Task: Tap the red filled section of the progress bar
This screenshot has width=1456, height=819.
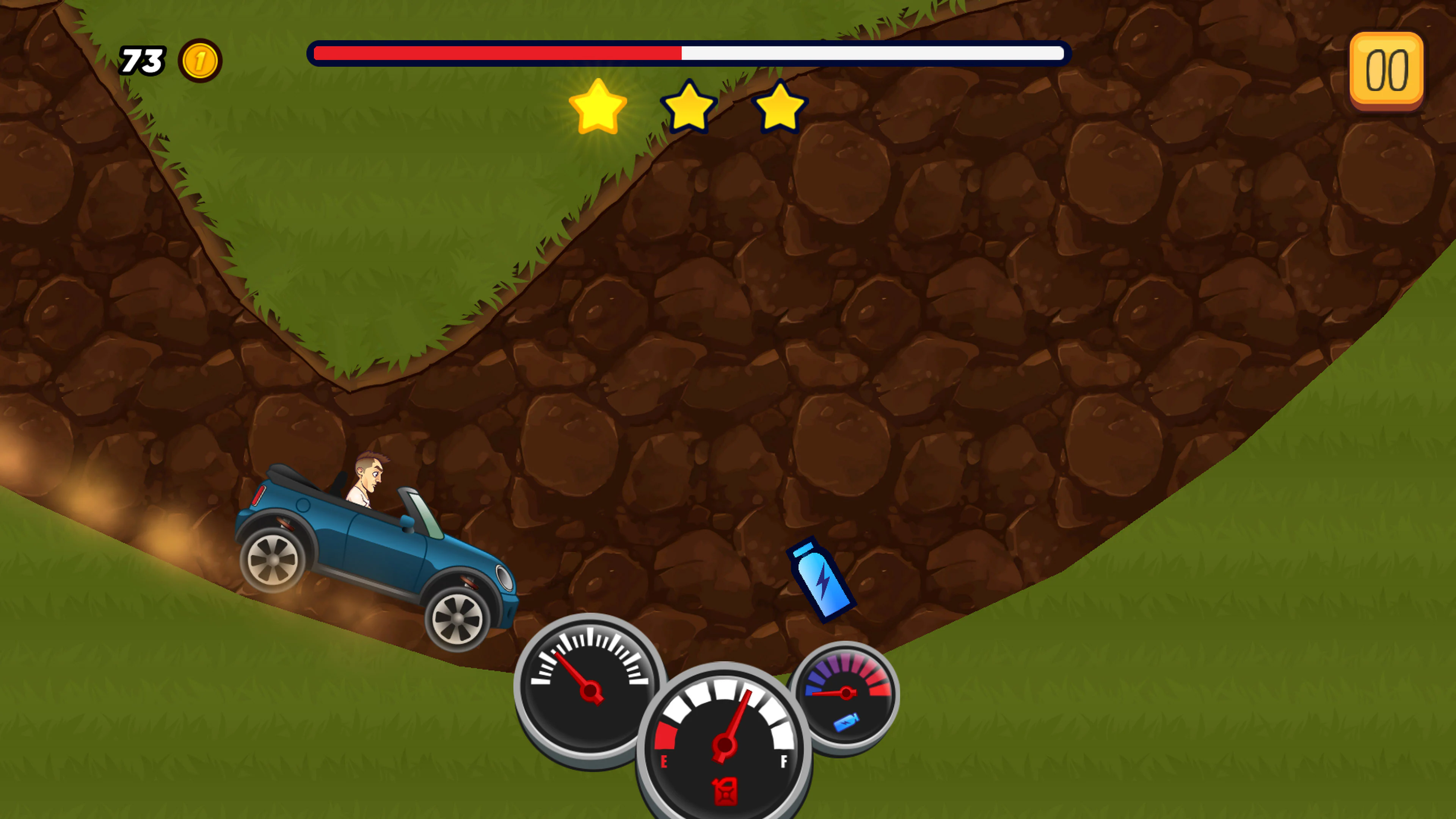Action: pyautogui.click(x=497, y=53)
